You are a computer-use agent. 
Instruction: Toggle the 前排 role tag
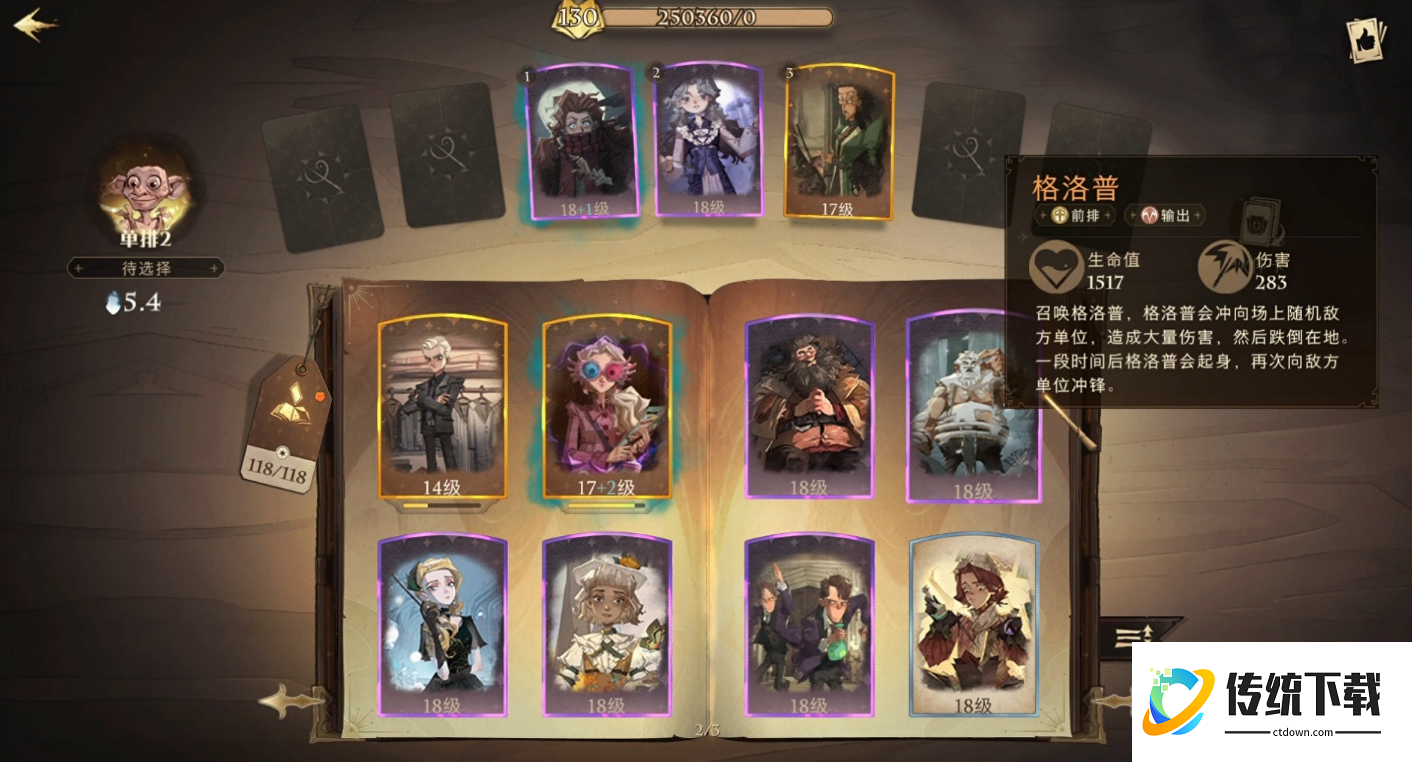click(1075, 214)
